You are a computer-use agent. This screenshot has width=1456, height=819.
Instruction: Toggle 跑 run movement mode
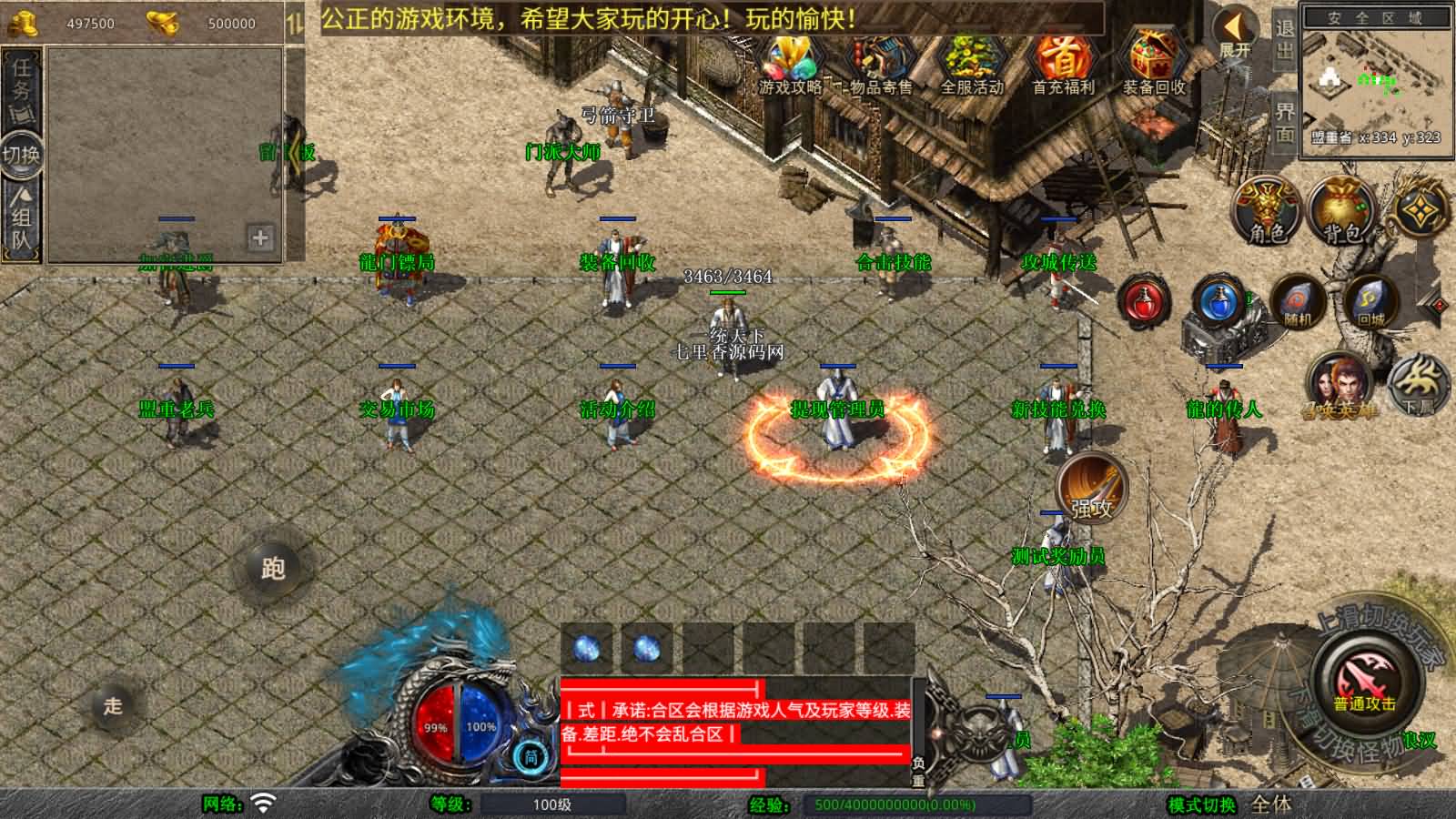click(x=276, y=569)
